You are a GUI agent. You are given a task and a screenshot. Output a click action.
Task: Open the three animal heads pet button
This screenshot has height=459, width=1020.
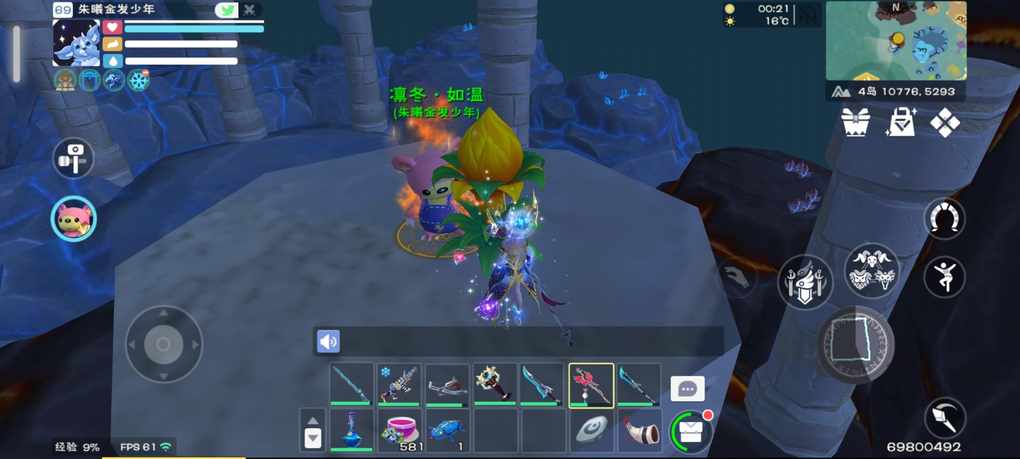(872, 270)
